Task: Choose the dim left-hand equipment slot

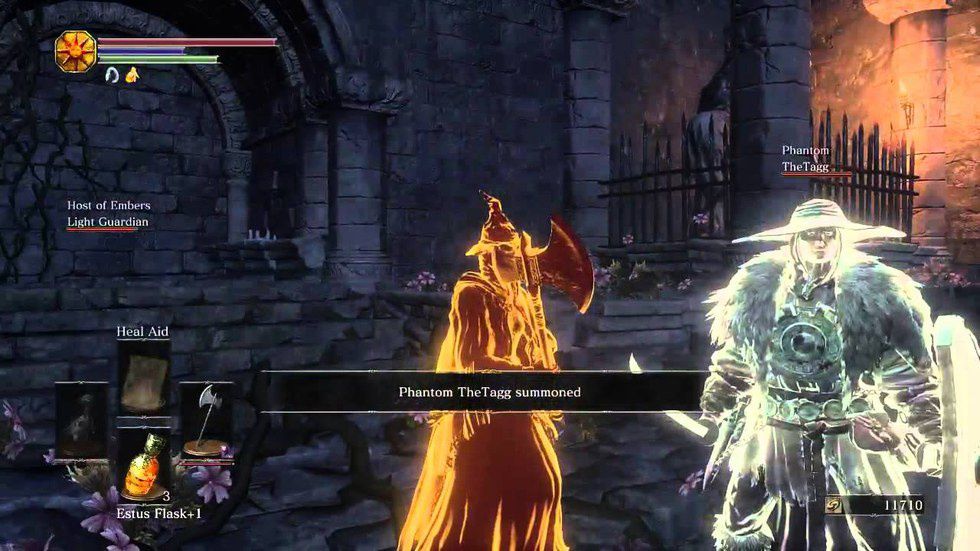Action: tap(79, 421)
